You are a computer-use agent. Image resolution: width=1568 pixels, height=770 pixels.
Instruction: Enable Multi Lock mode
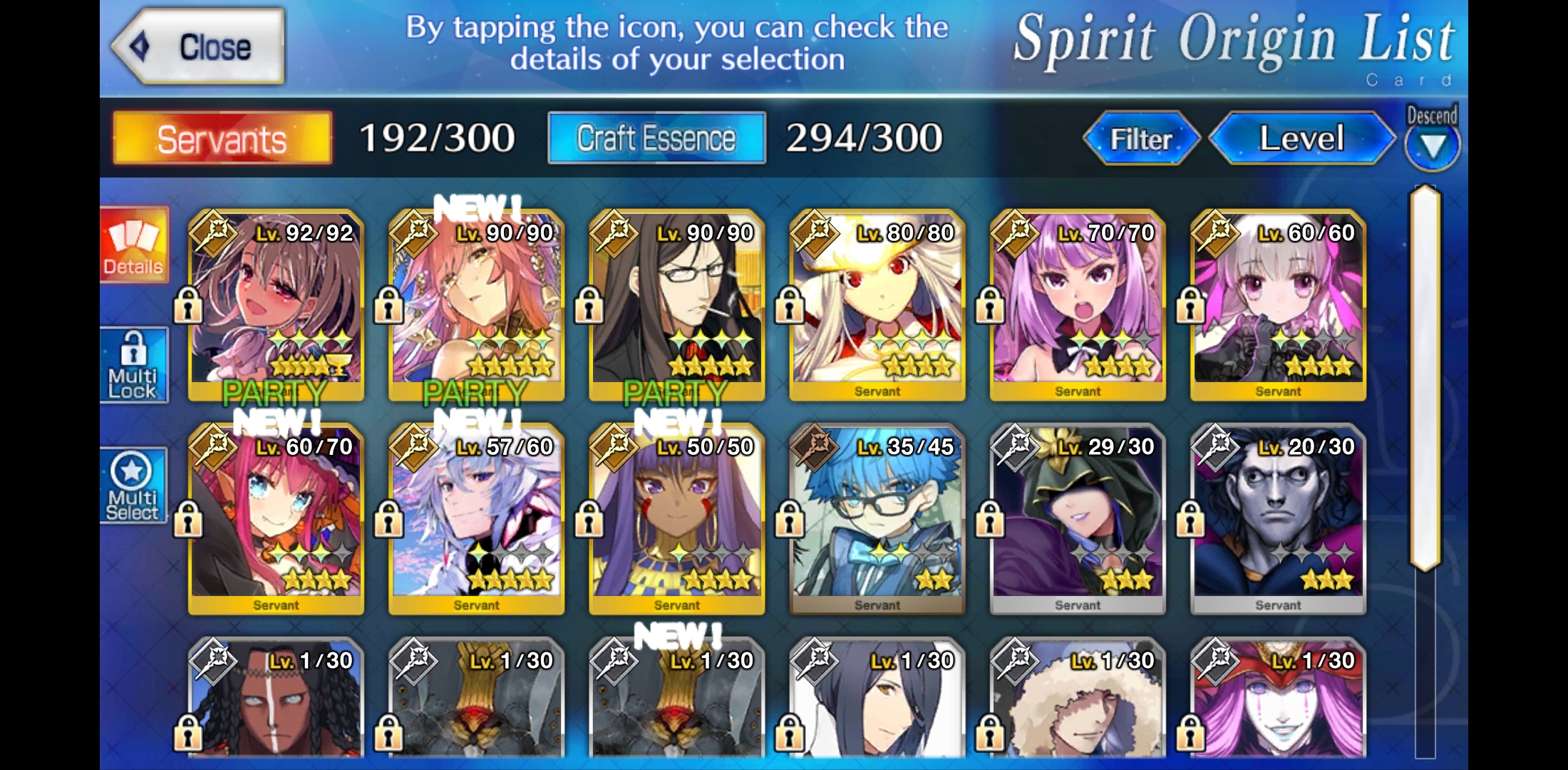[x=134, y=365]
